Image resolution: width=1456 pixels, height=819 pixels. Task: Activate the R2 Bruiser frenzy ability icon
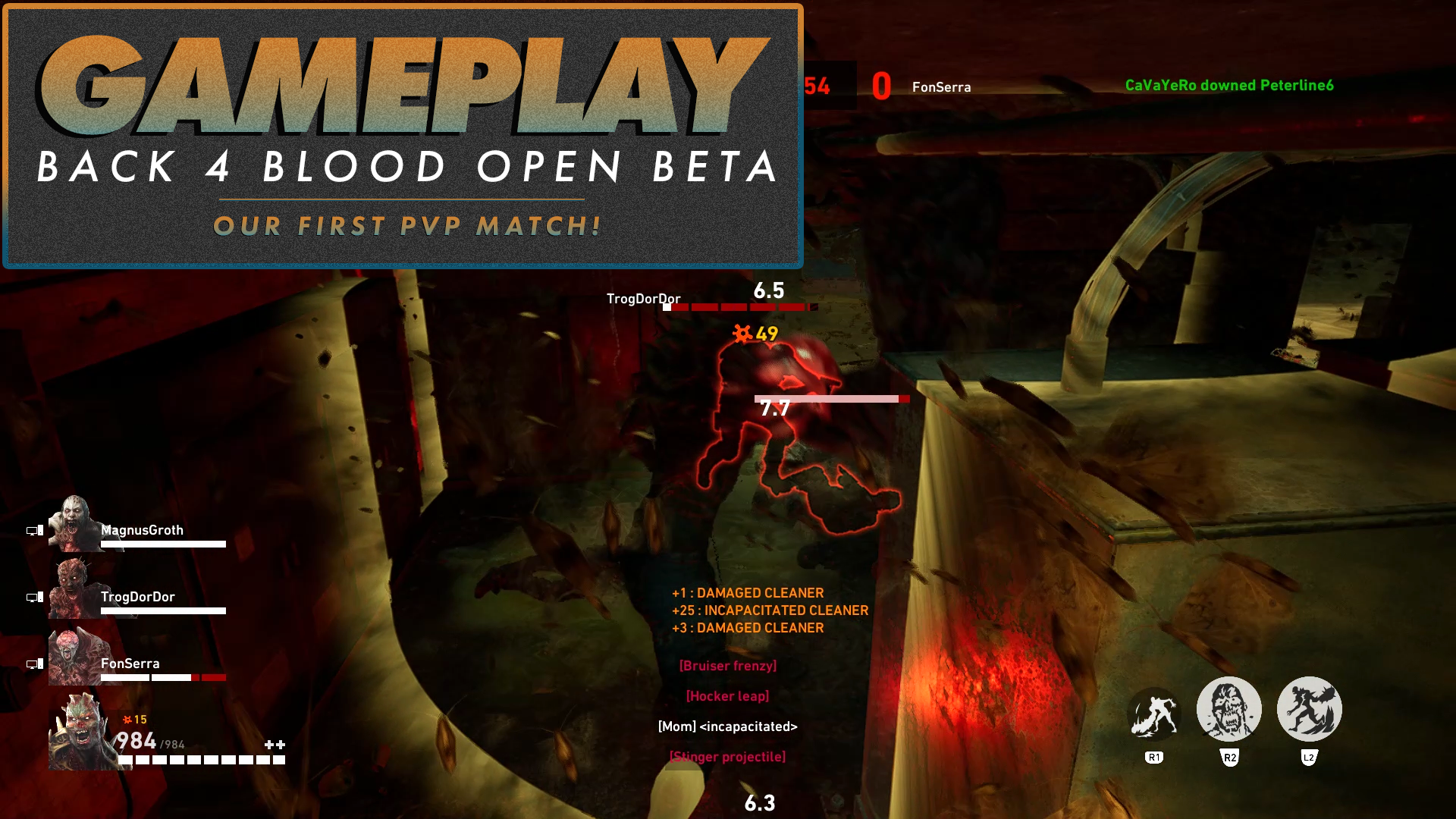[1228, 708]
